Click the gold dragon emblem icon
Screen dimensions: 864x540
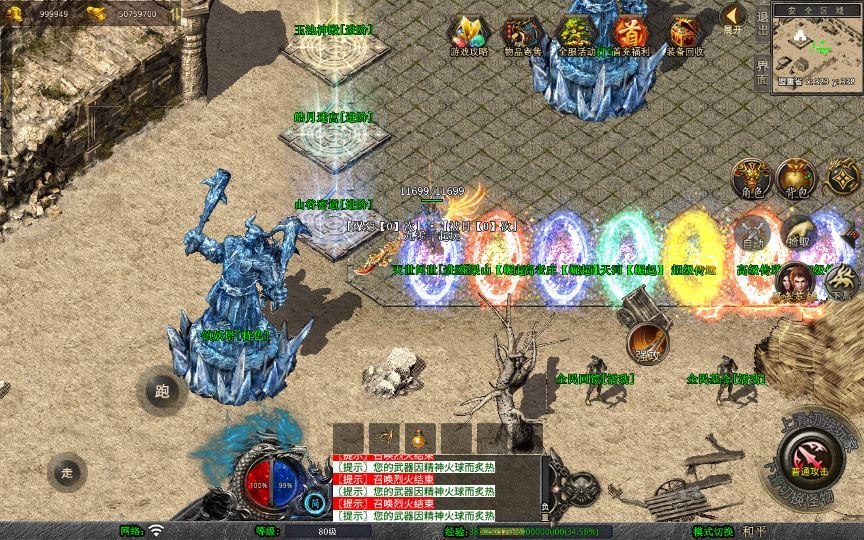tap(840, 177)
